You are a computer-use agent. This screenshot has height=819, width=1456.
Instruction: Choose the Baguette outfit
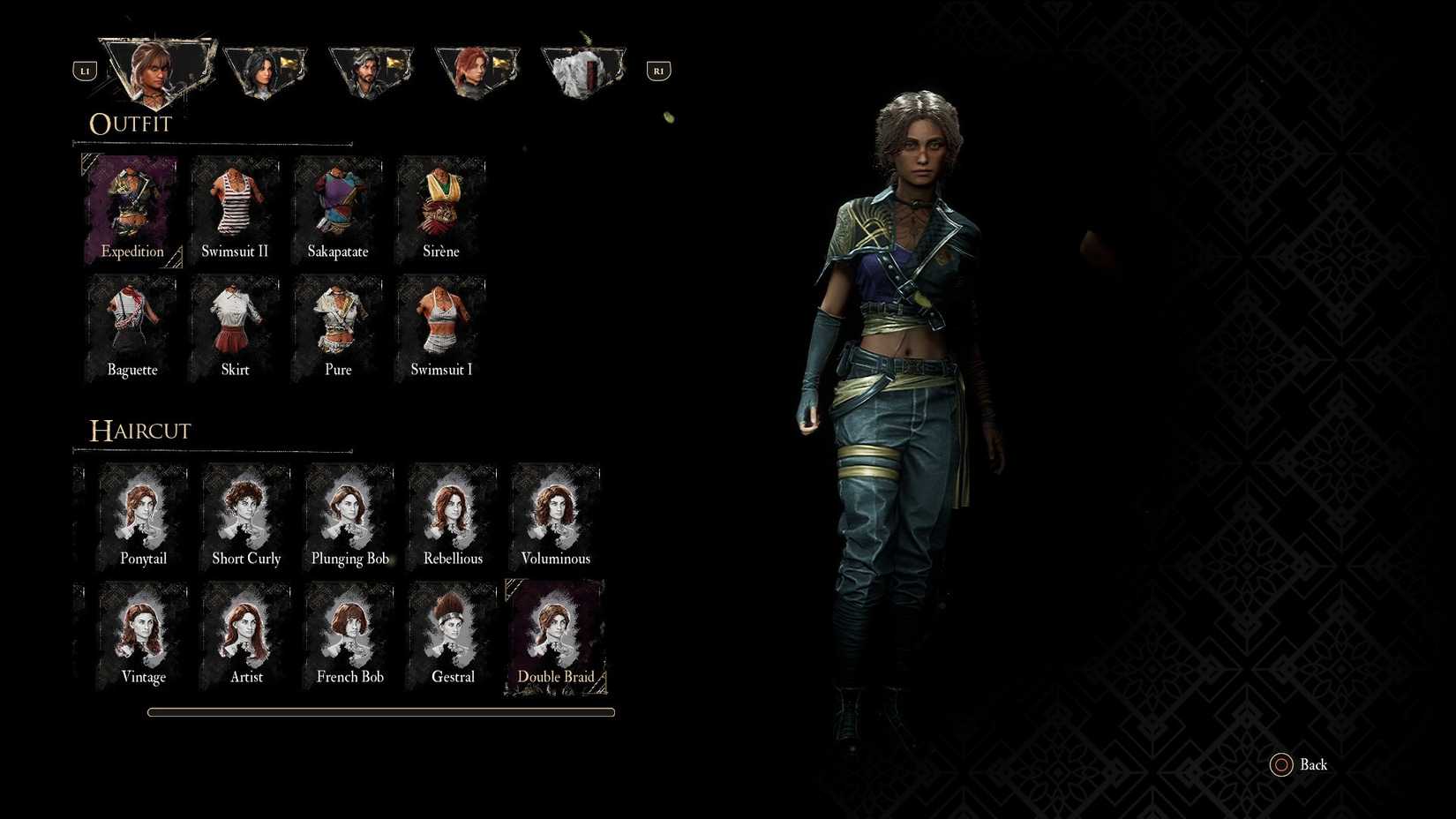coord(131,324)
